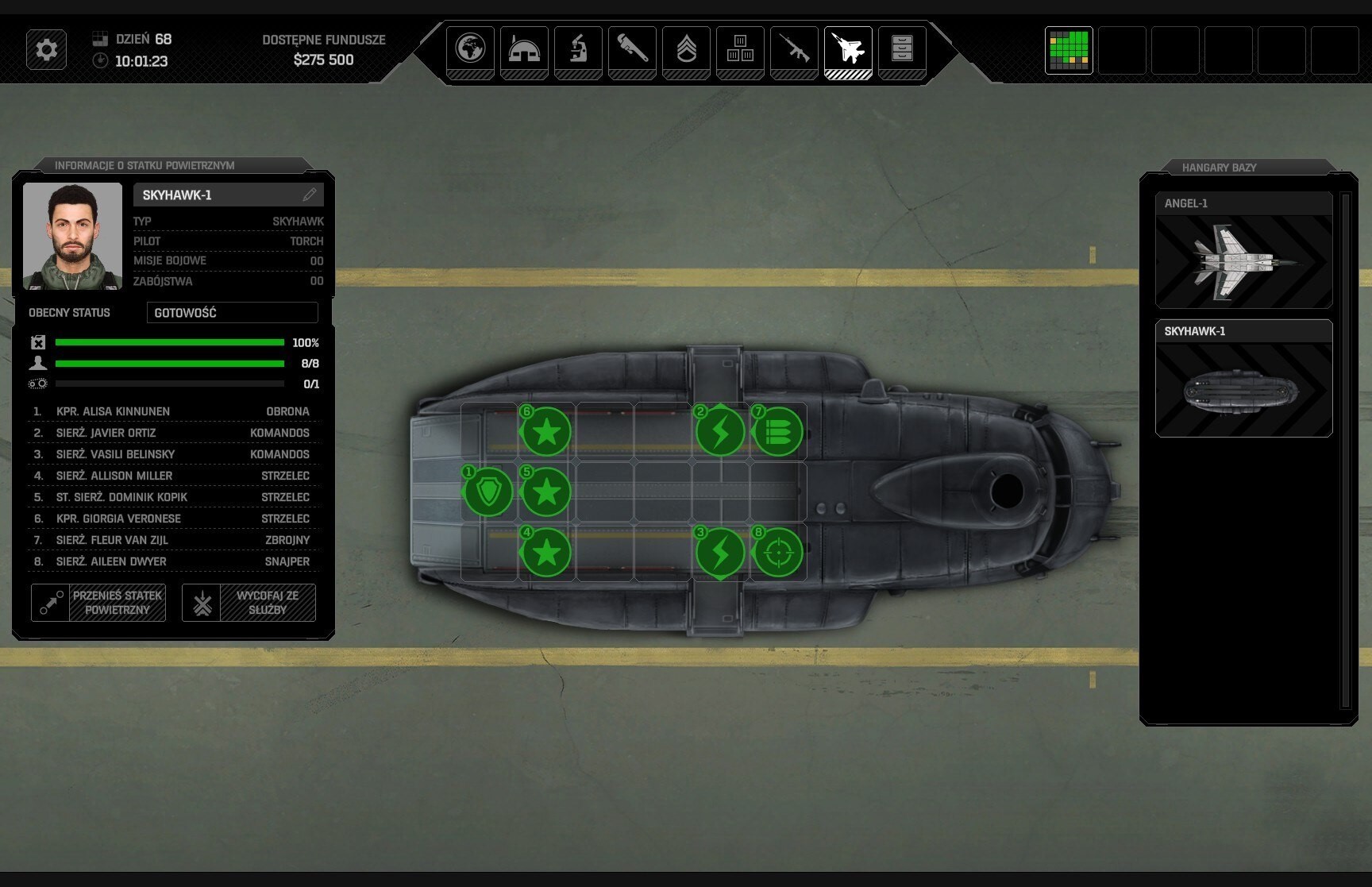Go to the globe geoscape view

click(x=470, y=49)
